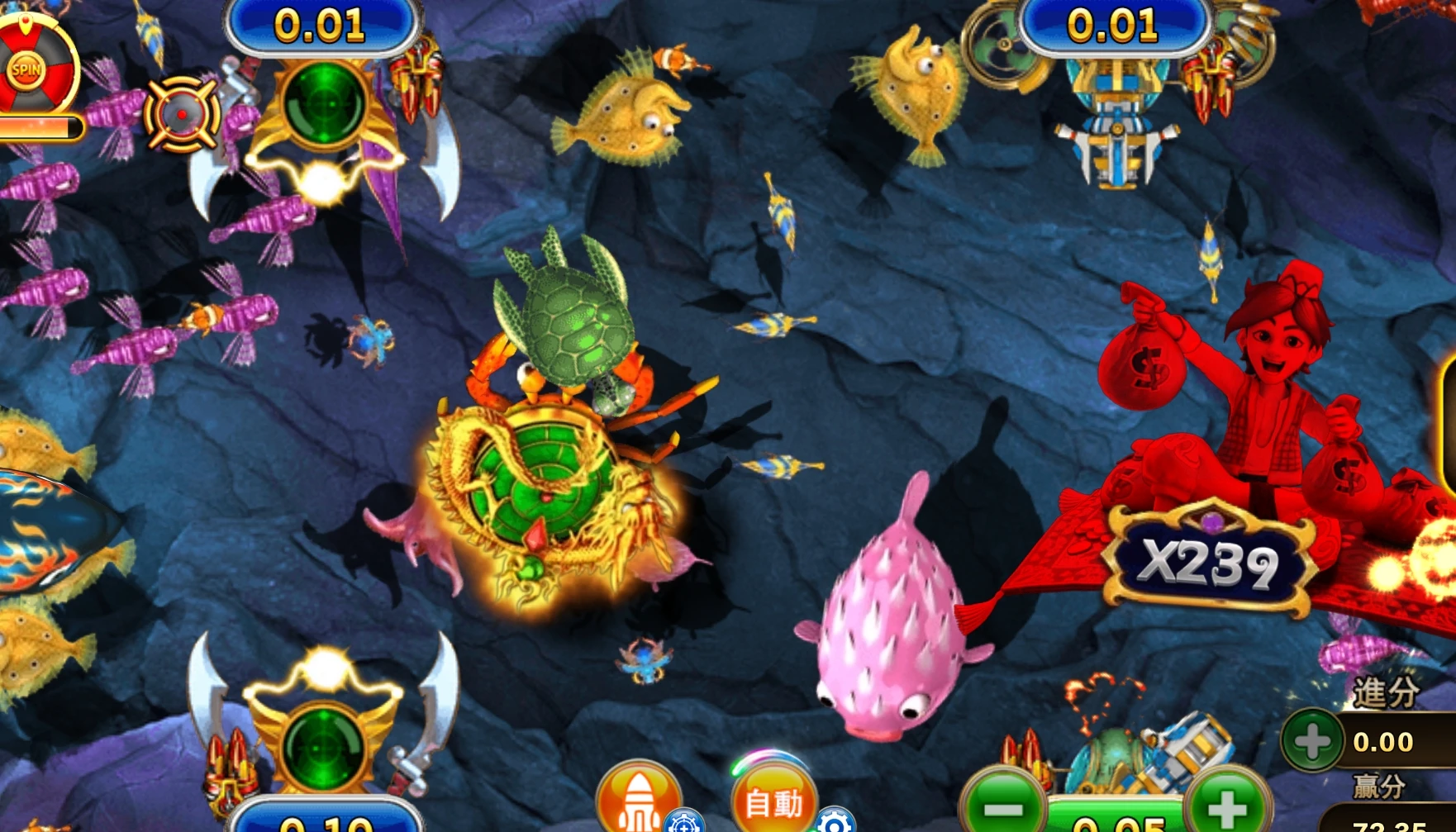Spin the red prize wheel
Screen dimensions: 1456x832
click(26, 71)
